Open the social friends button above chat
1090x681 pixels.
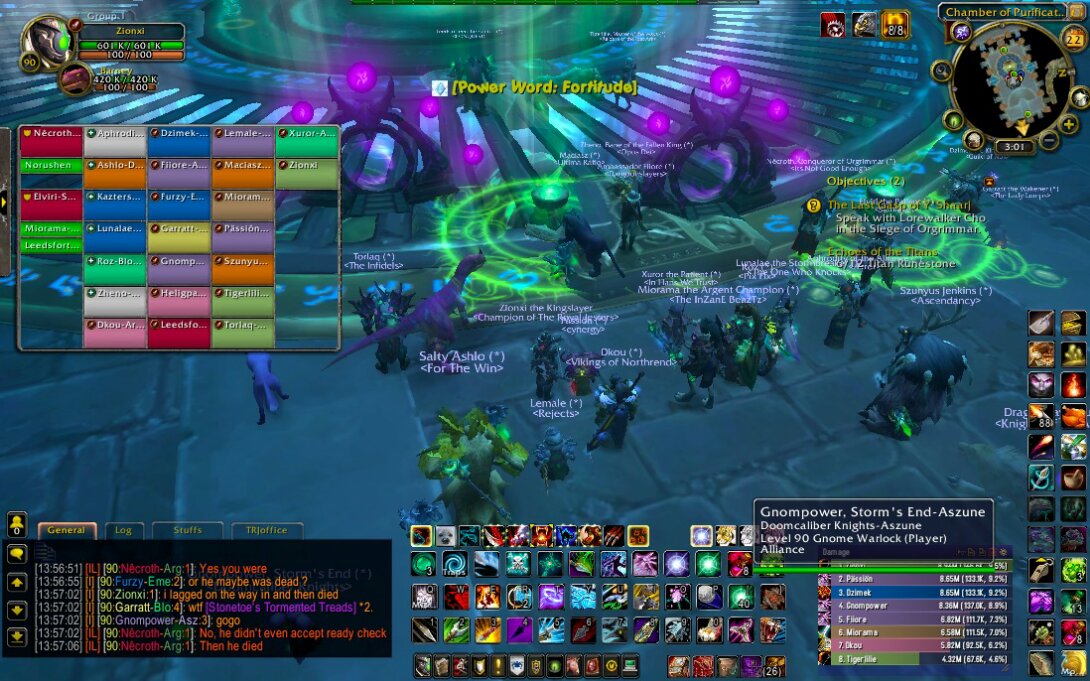point(17,524)
